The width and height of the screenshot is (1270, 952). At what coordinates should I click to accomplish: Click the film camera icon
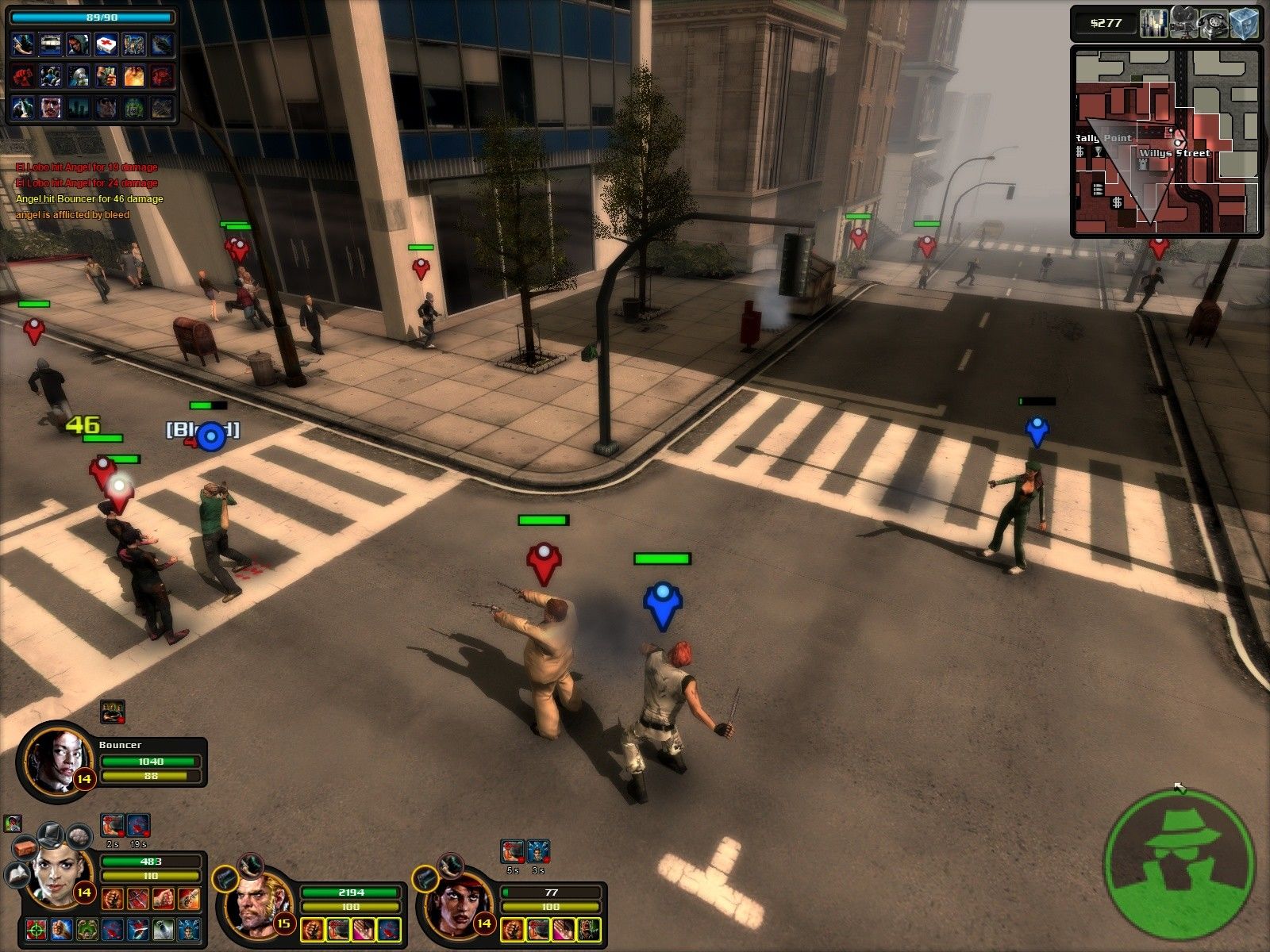1182,23
